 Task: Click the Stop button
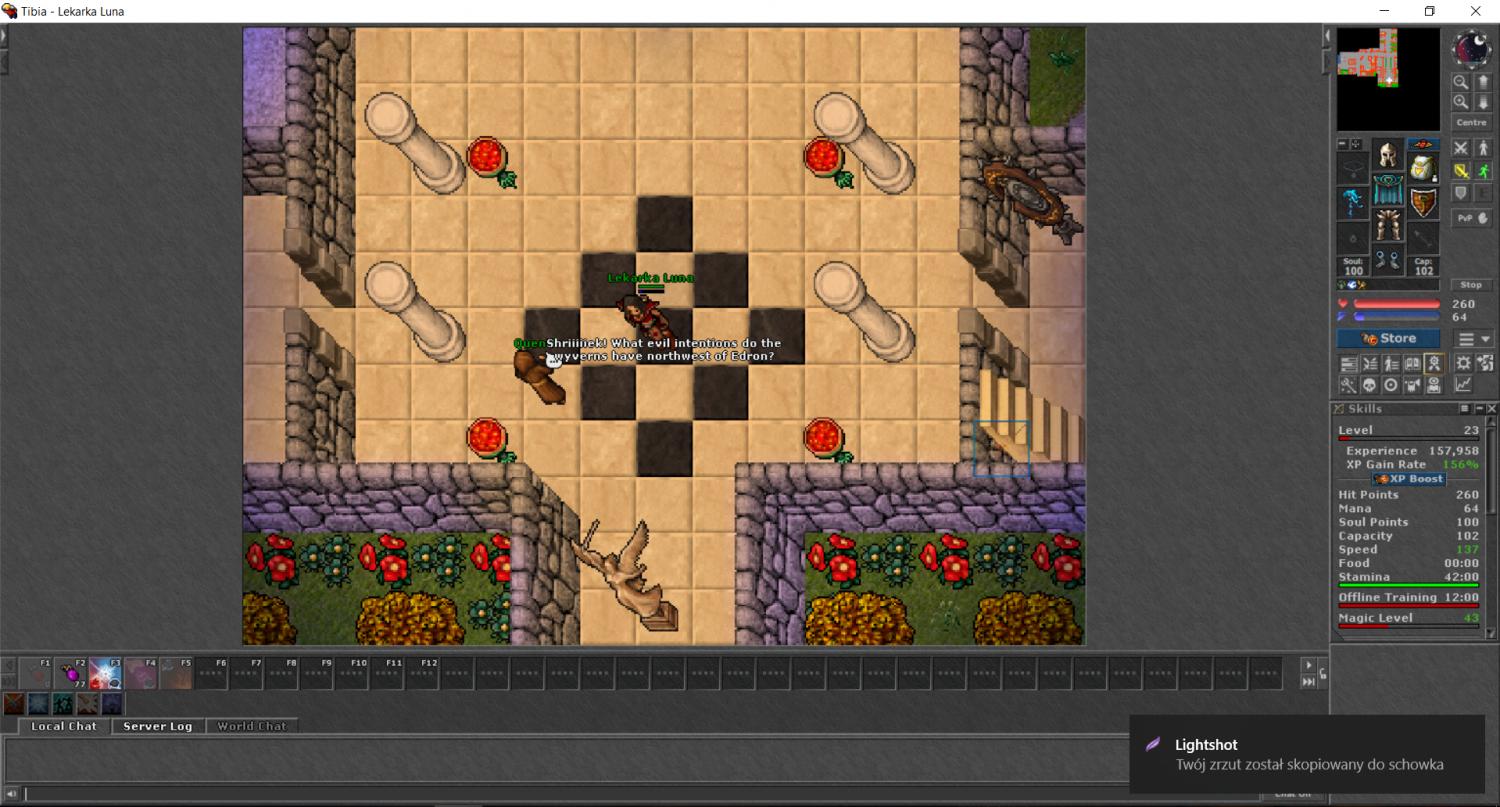tap(1471, 285)
